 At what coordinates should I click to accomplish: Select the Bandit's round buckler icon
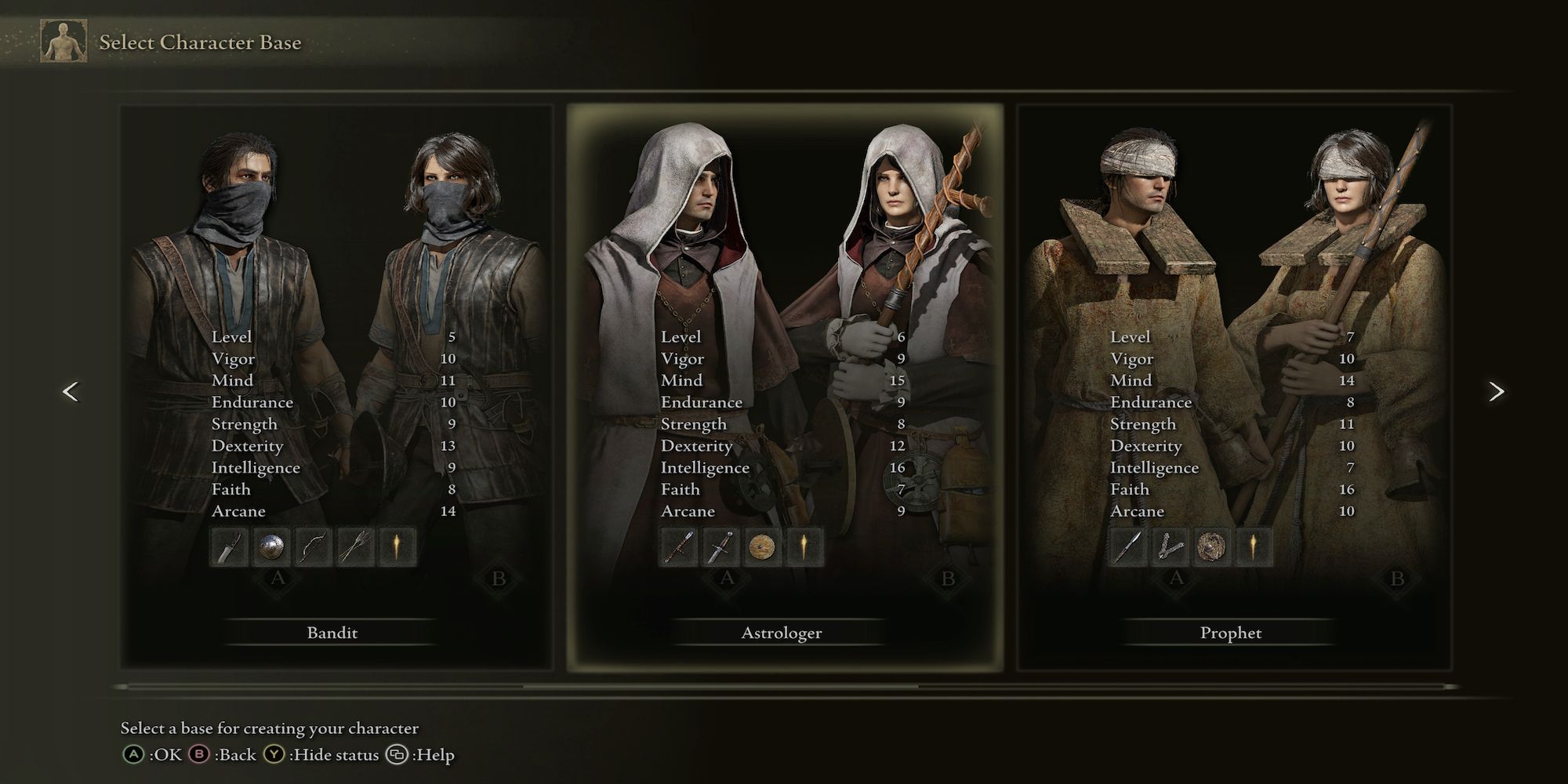271,546
